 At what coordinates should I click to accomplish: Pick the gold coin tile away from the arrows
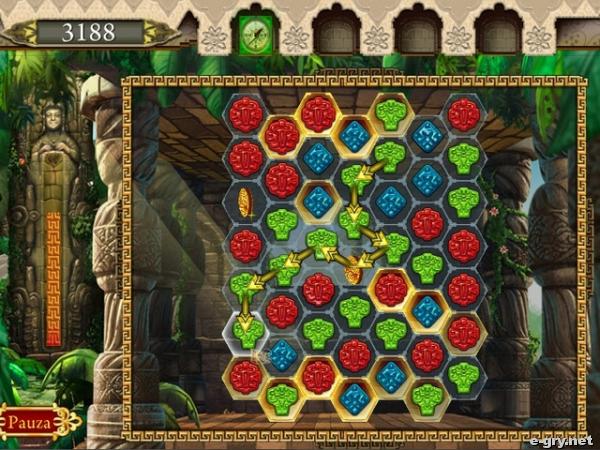pyautogui.click(x=245, y=201)
